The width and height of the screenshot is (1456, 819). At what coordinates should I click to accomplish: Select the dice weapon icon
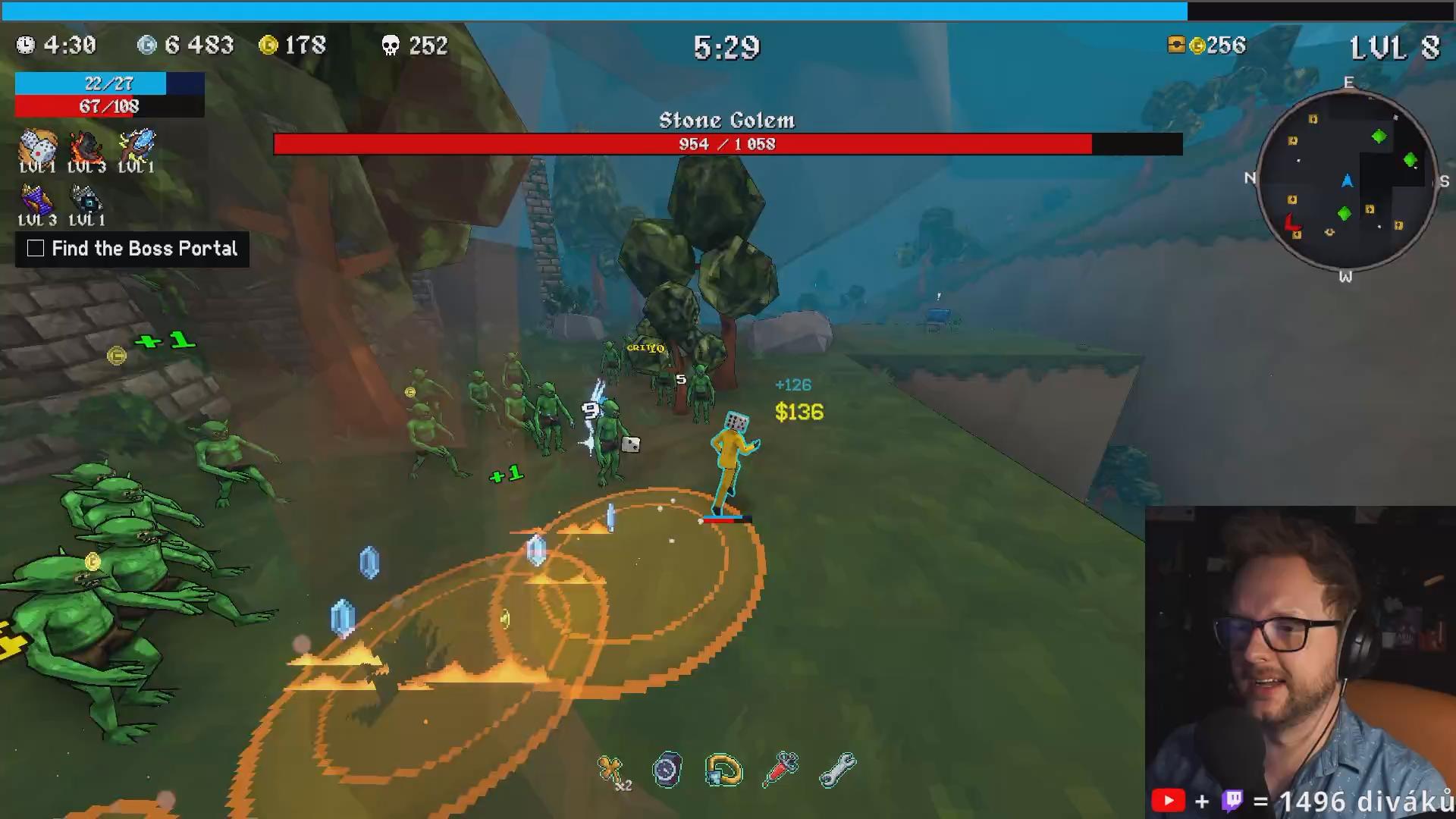[x=37, y=146]
